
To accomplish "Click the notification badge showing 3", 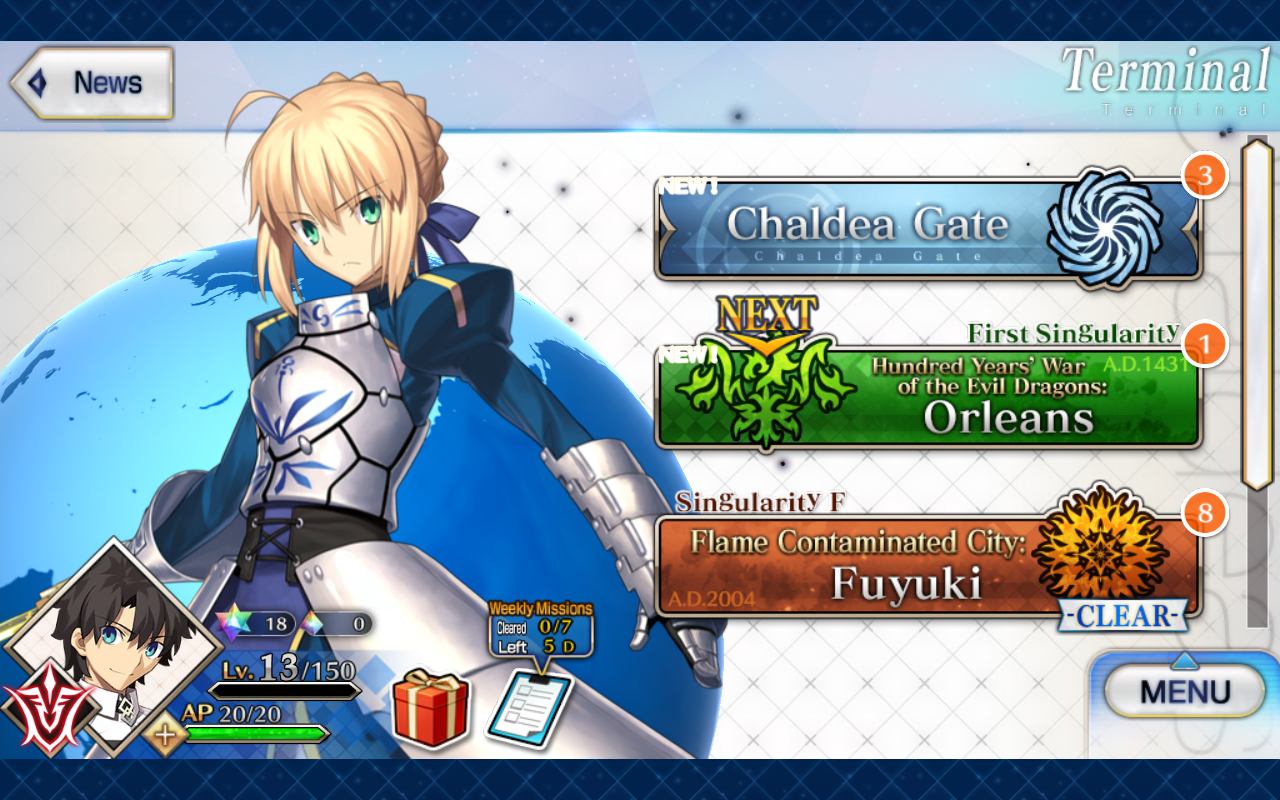I will tap(1207, 175).
